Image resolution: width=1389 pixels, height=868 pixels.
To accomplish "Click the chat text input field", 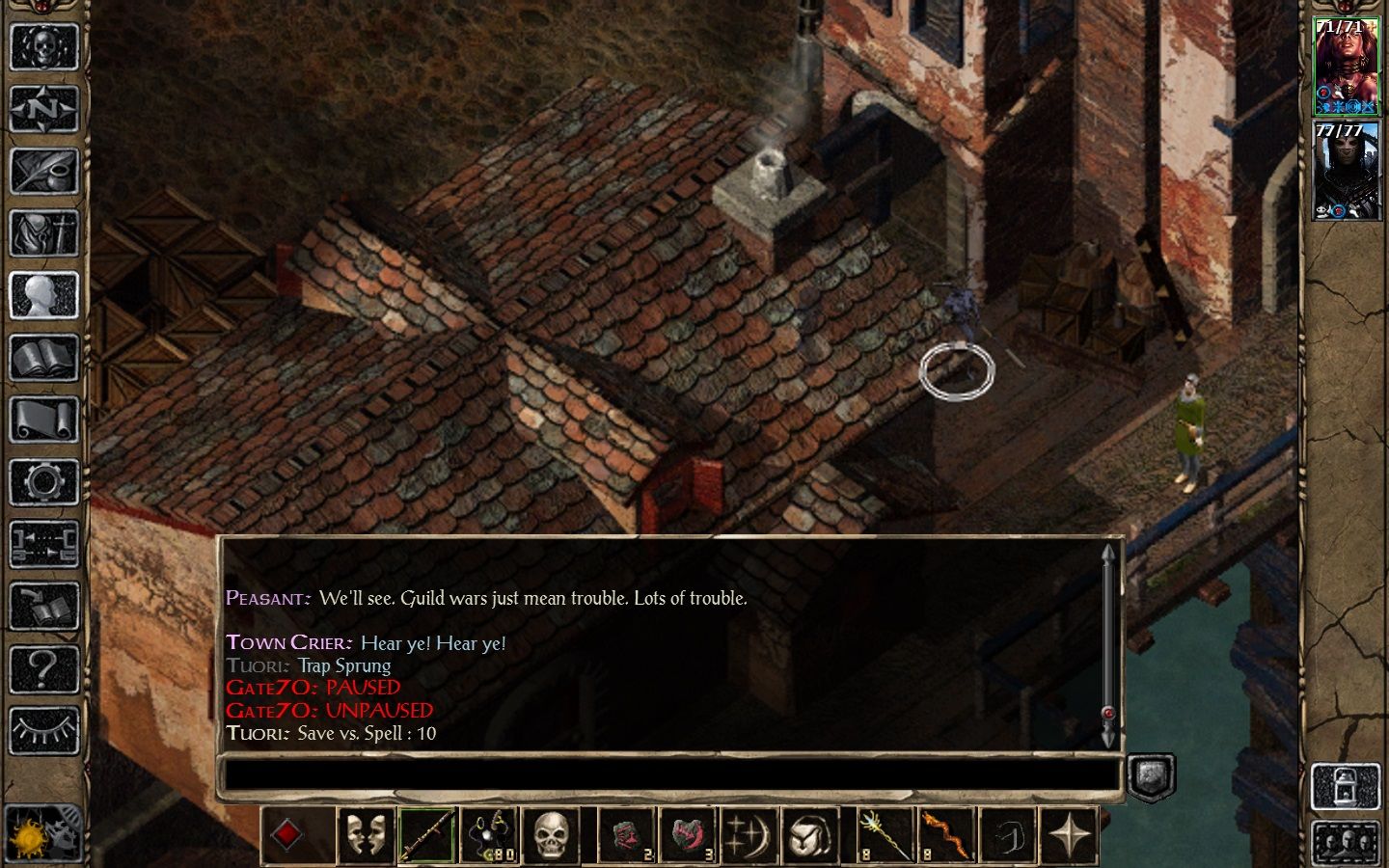I will [x=669, y=775].
